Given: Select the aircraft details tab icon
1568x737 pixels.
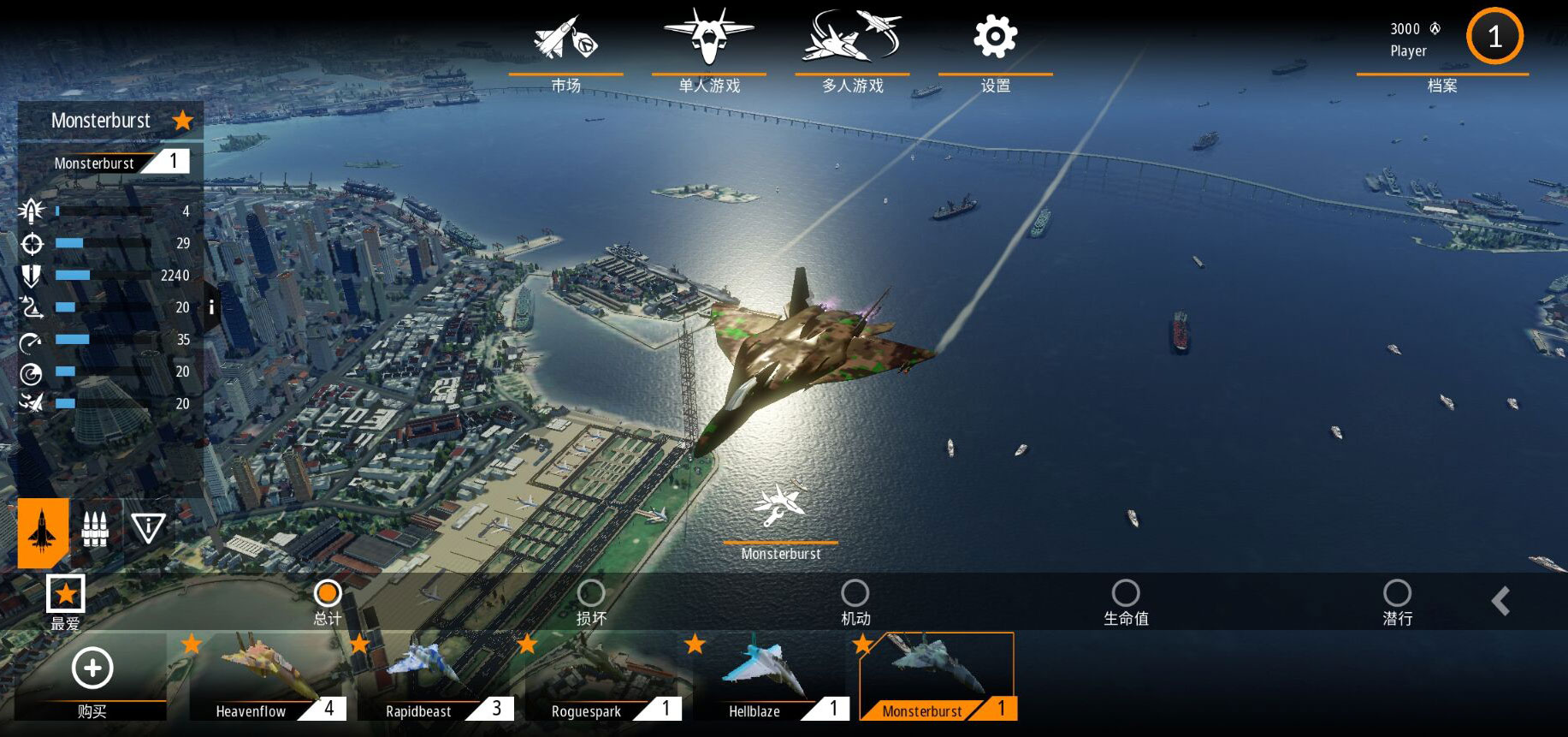Looking at the screenshot, I should [x=41, y=529].
